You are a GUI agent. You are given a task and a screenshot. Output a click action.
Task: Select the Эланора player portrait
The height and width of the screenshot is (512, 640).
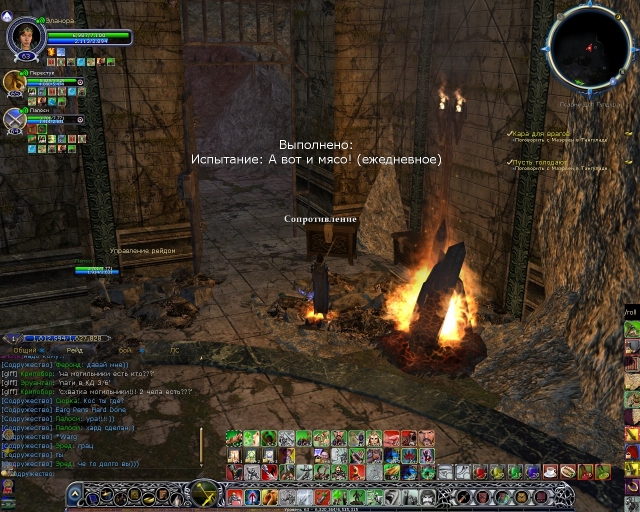coord(24,36)
